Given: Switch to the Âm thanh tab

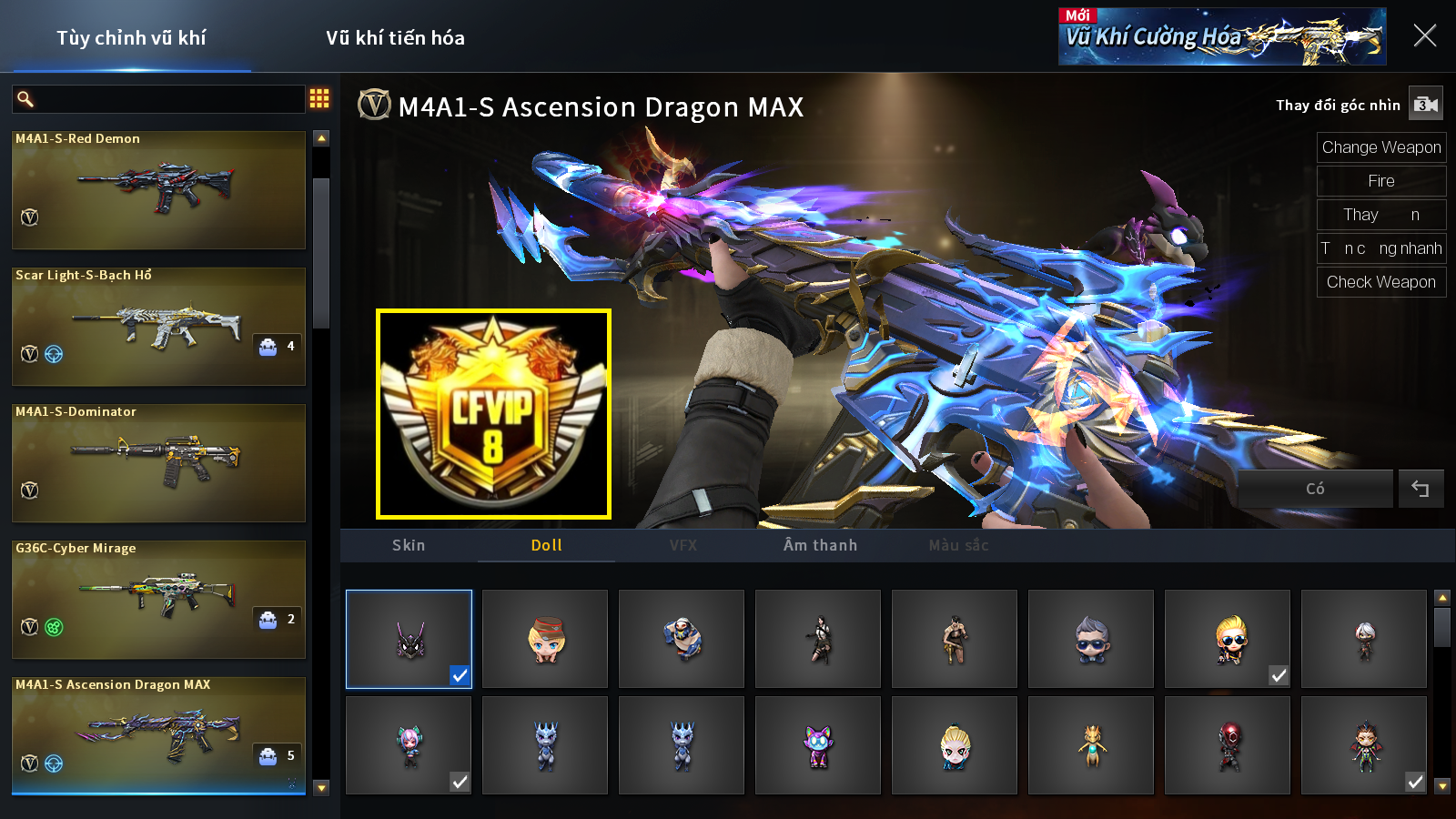Looking at the screenshot, I should pyautogui.click(x=820, y=545).
